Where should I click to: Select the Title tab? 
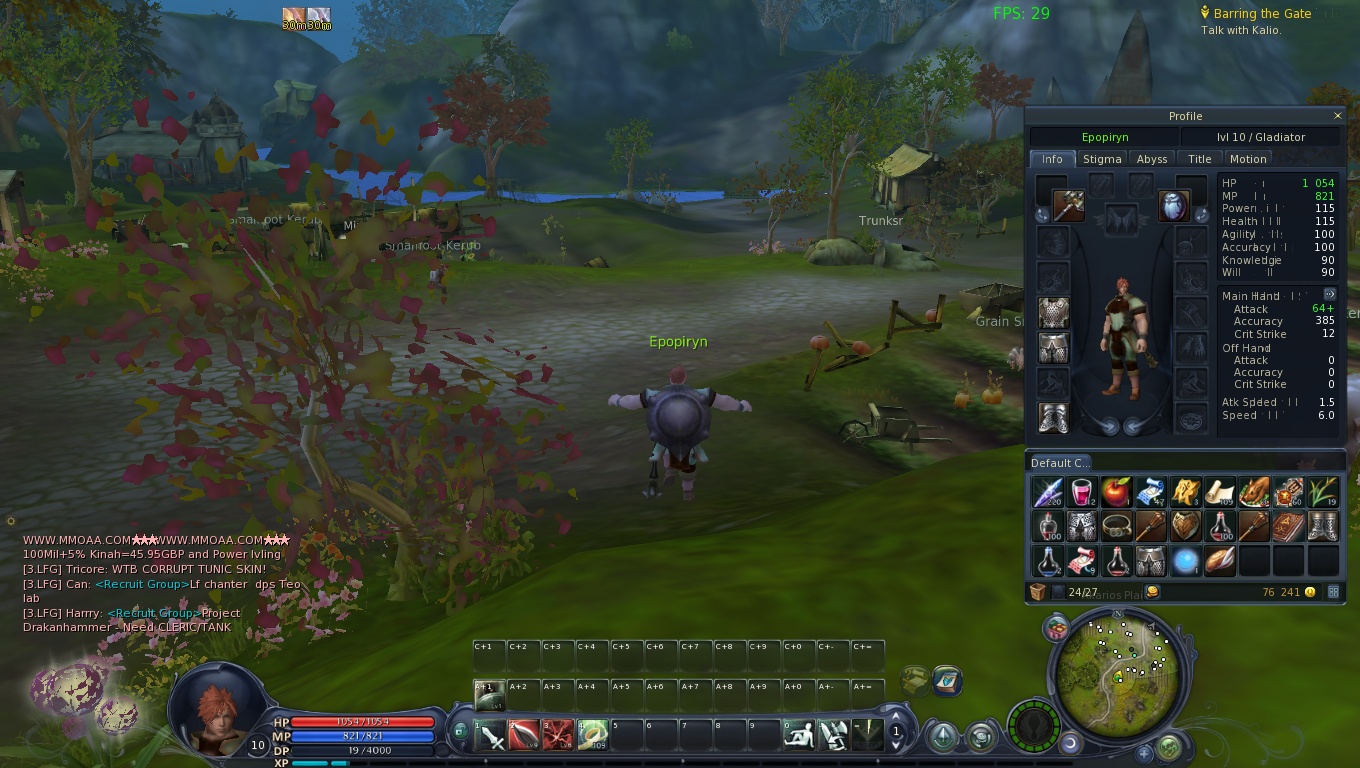1200,159
